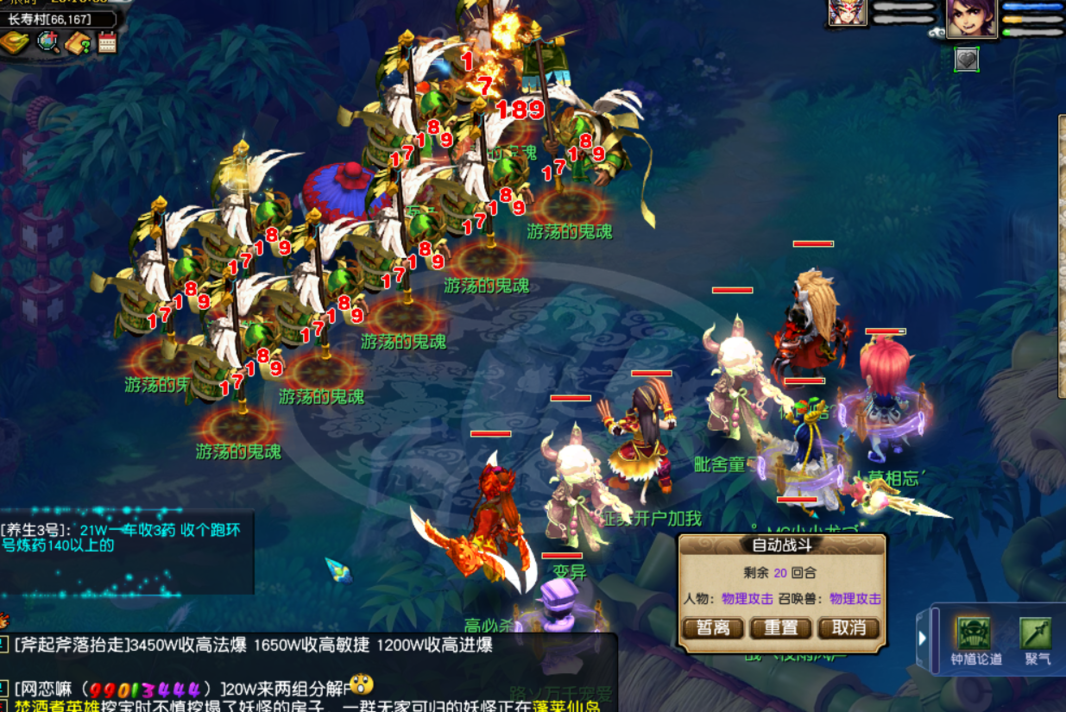Select the purple-haired player character portrait

pyautogui.click(x=972, y=18)
